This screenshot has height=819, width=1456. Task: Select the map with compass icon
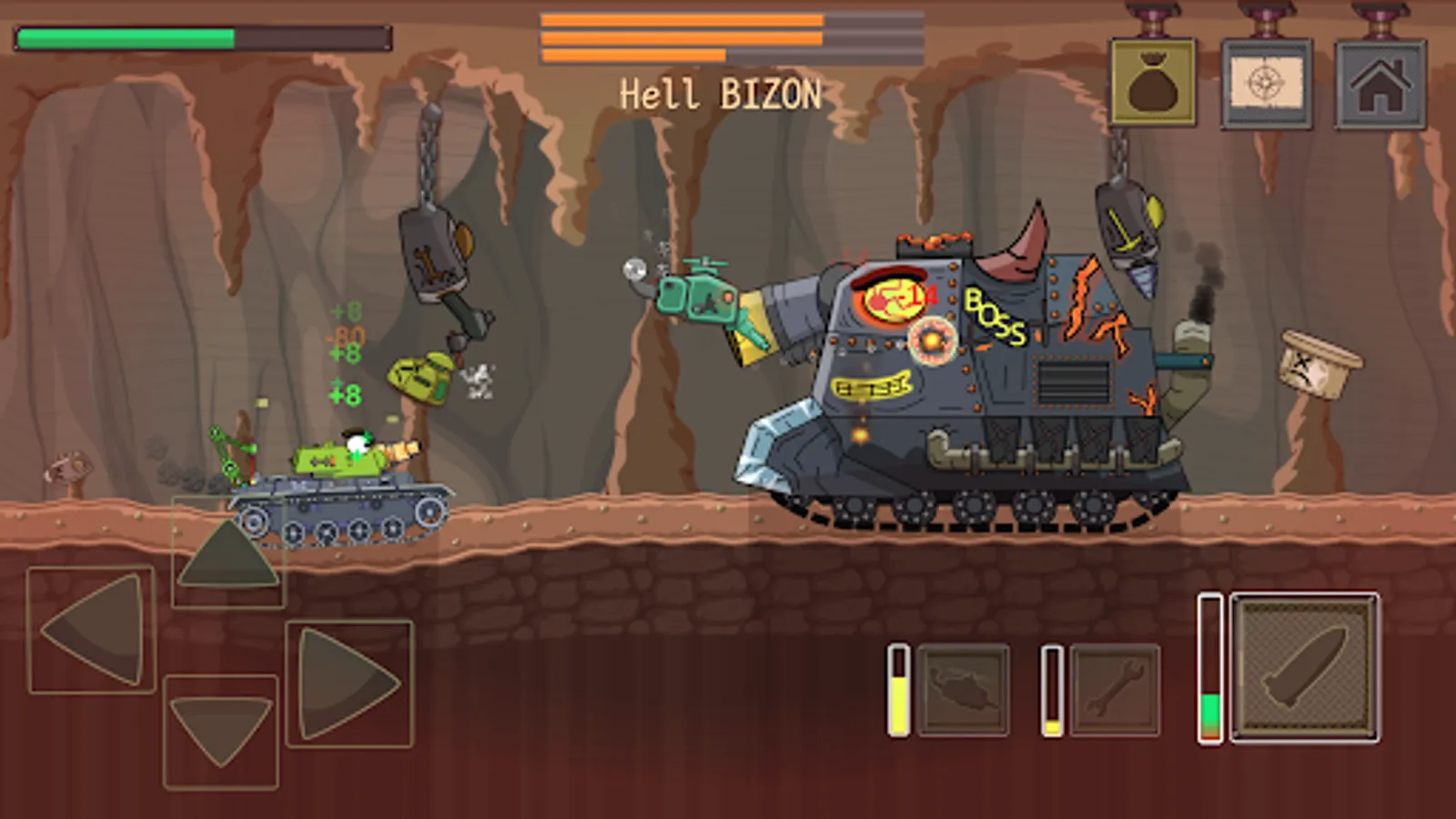click(1268, 82)
